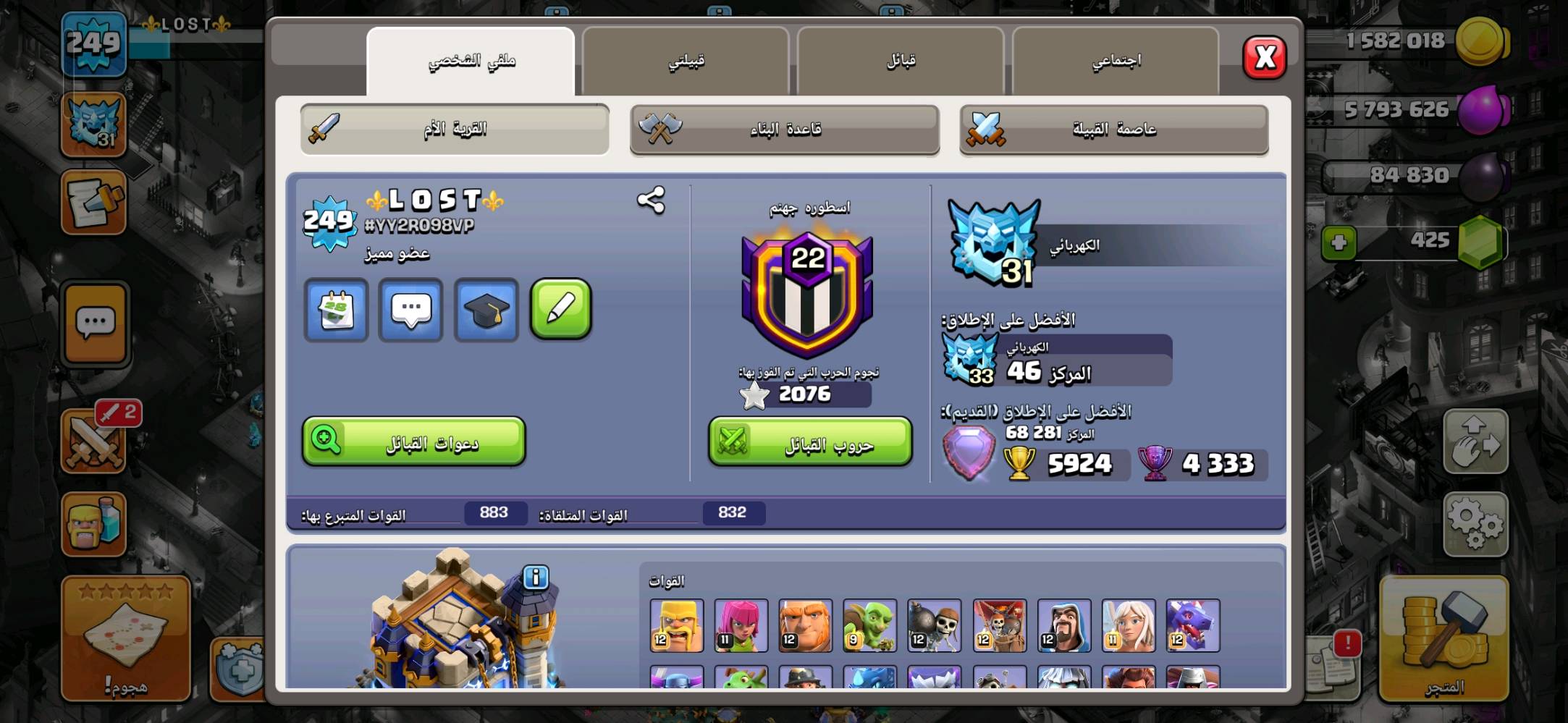The width and height of the screenshot is (1568, 723).
Task: Open clan wars via حروب القبائل button
Action: [809, 442]
